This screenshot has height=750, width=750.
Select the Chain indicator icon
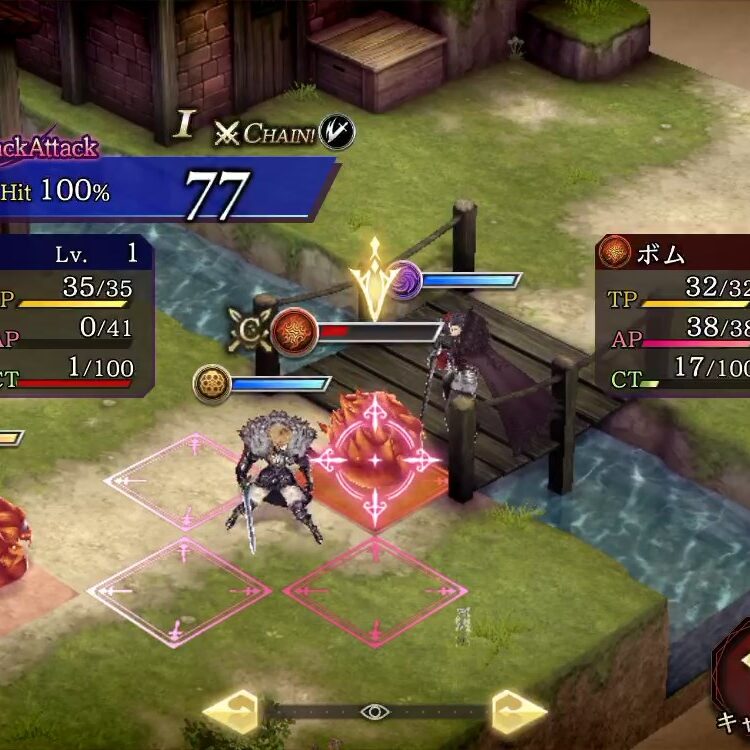point(337,132)
